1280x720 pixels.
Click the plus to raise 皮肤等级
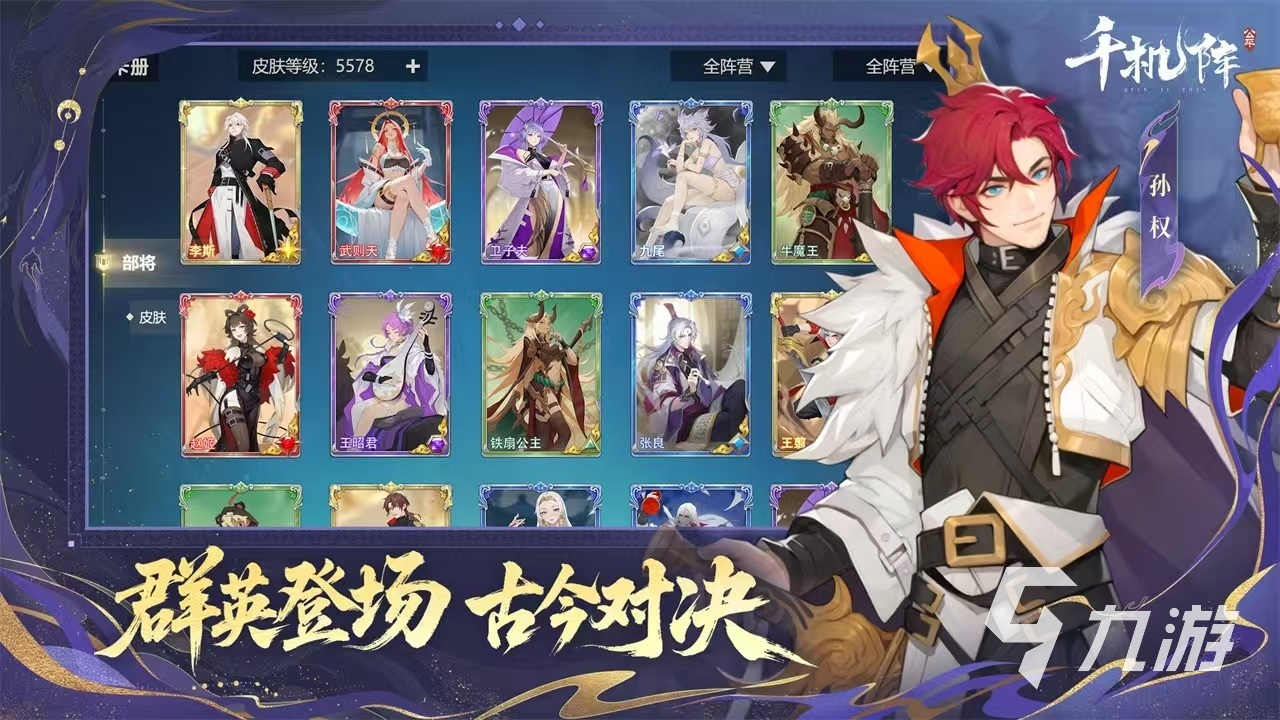411,66
